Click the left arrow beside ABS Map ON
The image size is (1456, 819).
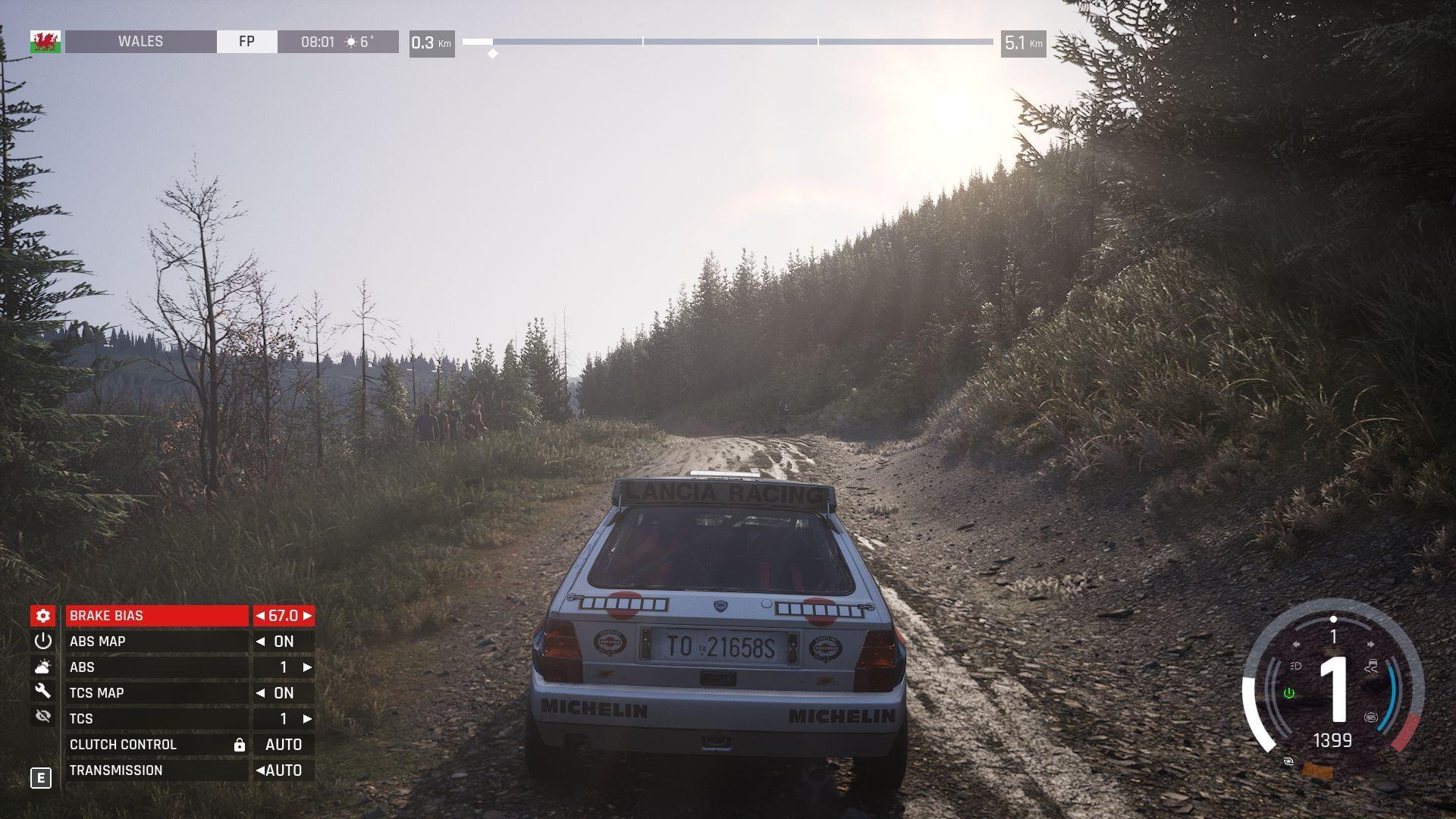tap(261, 642)
